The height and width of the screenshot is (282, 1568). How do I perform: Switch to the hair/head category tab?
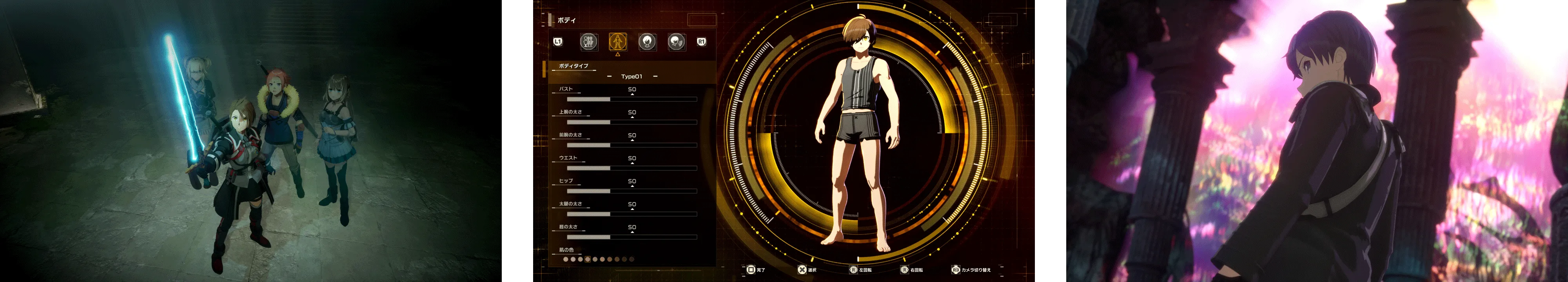pos(647,42)
